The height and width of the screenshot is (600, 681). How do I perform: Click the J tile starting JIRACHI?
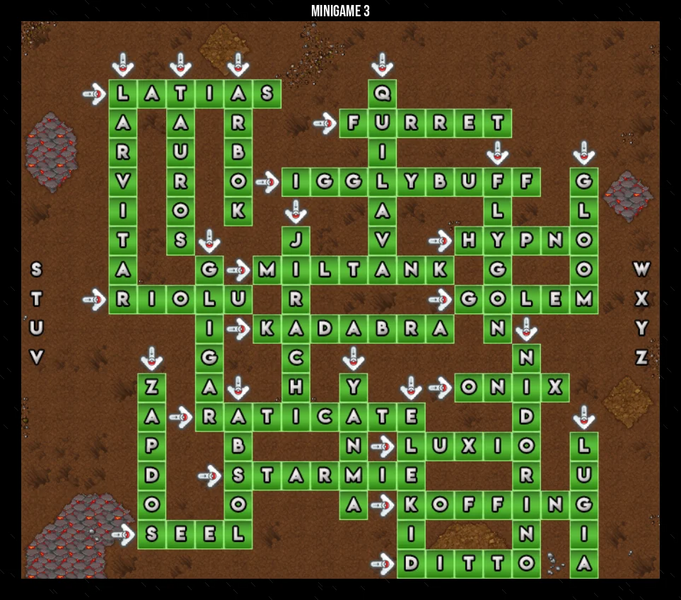tap(295, 240)
